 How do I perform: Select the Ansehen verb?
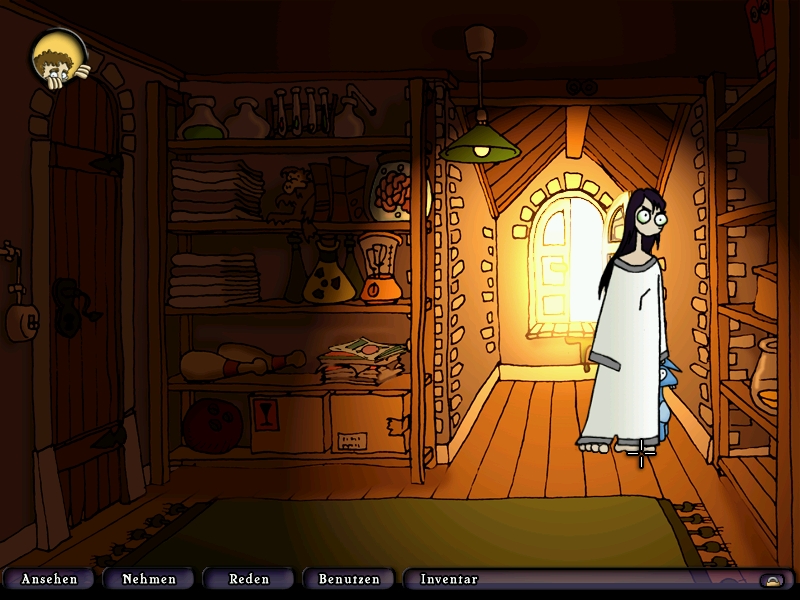(x=49, y=579)
